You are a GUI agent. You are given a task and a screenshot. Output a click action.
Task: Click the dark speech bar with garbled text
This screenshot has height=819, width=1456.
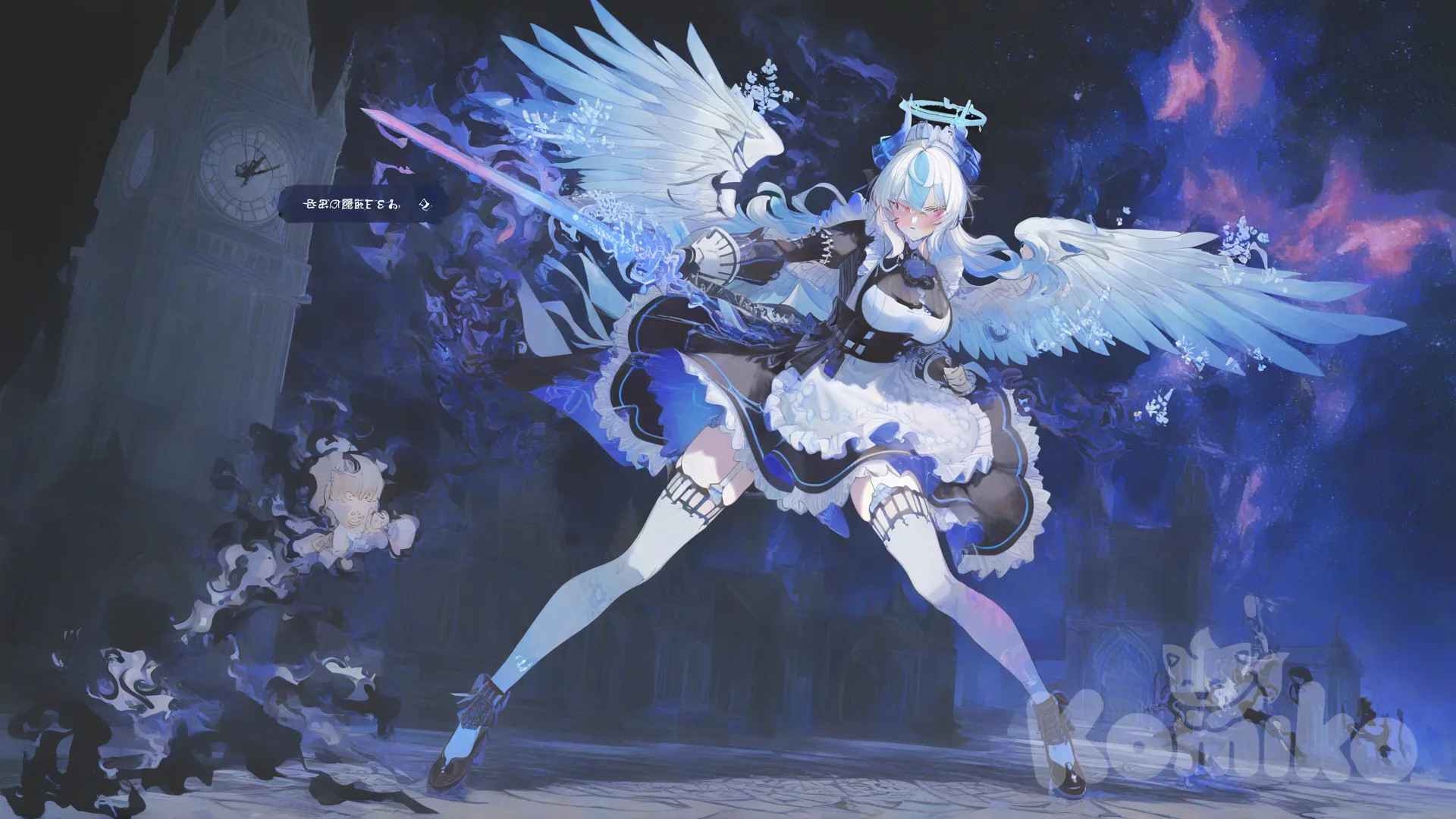point(363,204)
